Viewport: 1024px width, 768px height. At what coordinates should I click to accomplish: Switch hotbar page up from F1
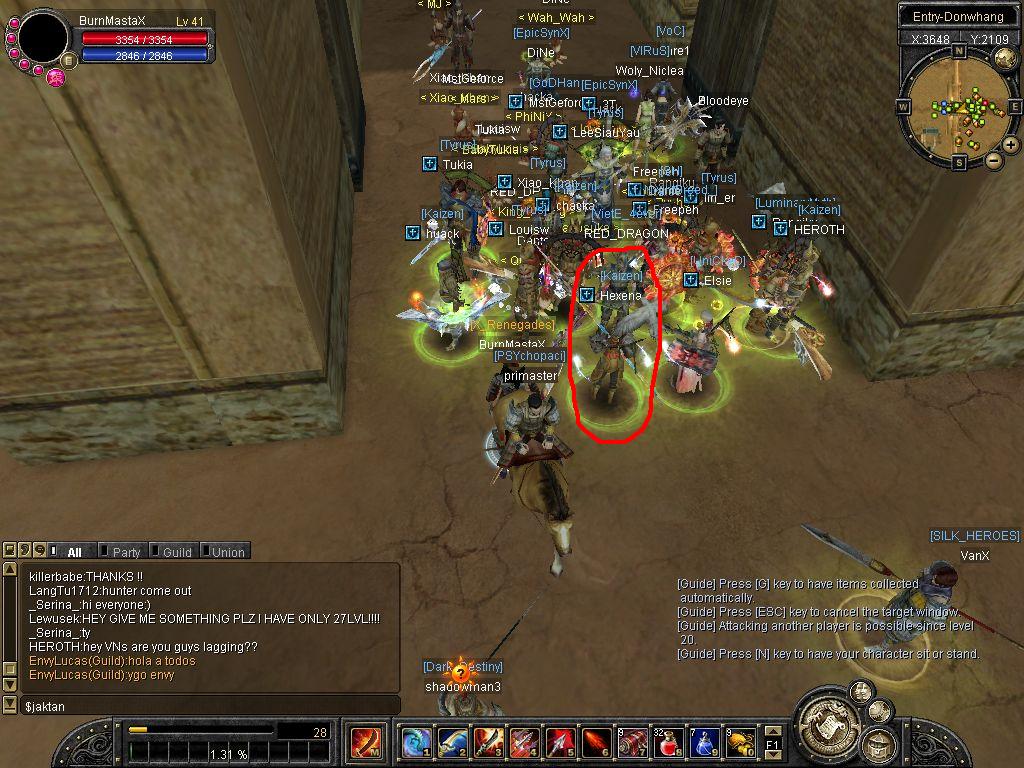(772, 733)
